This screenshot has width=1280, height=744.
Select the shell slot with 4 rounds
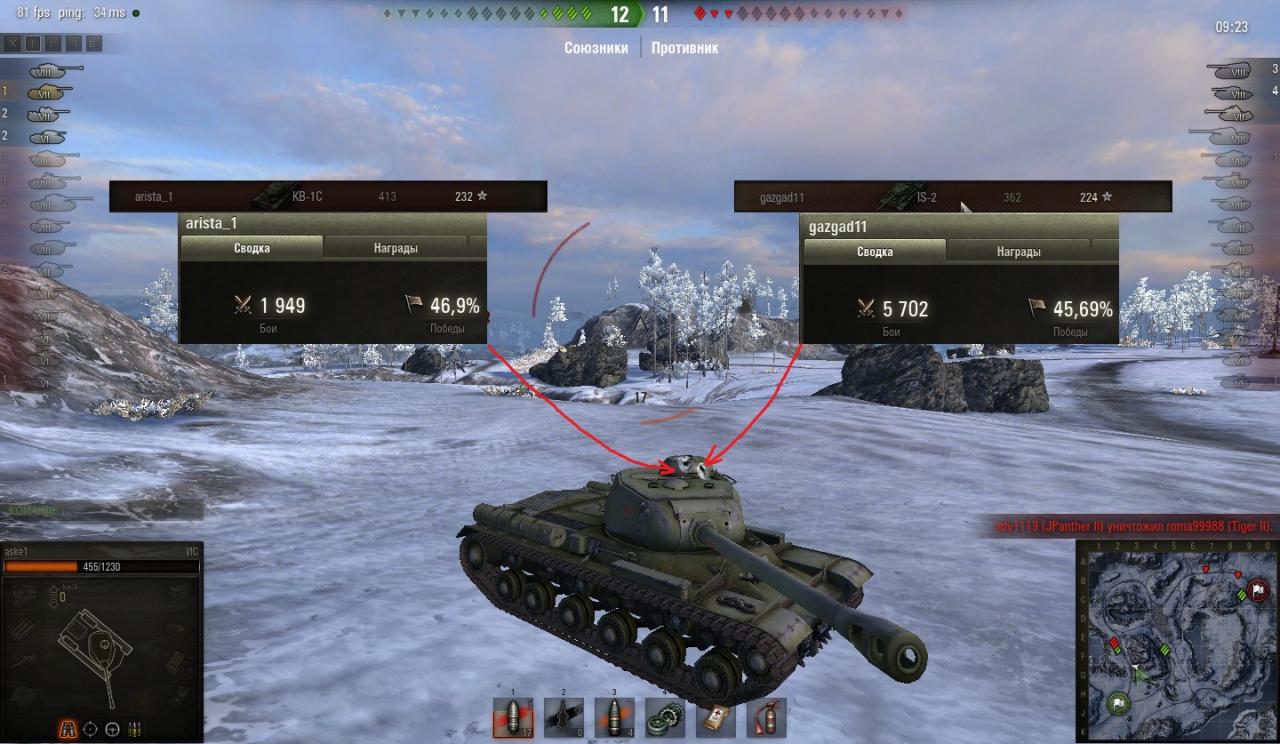pos(615,717)
